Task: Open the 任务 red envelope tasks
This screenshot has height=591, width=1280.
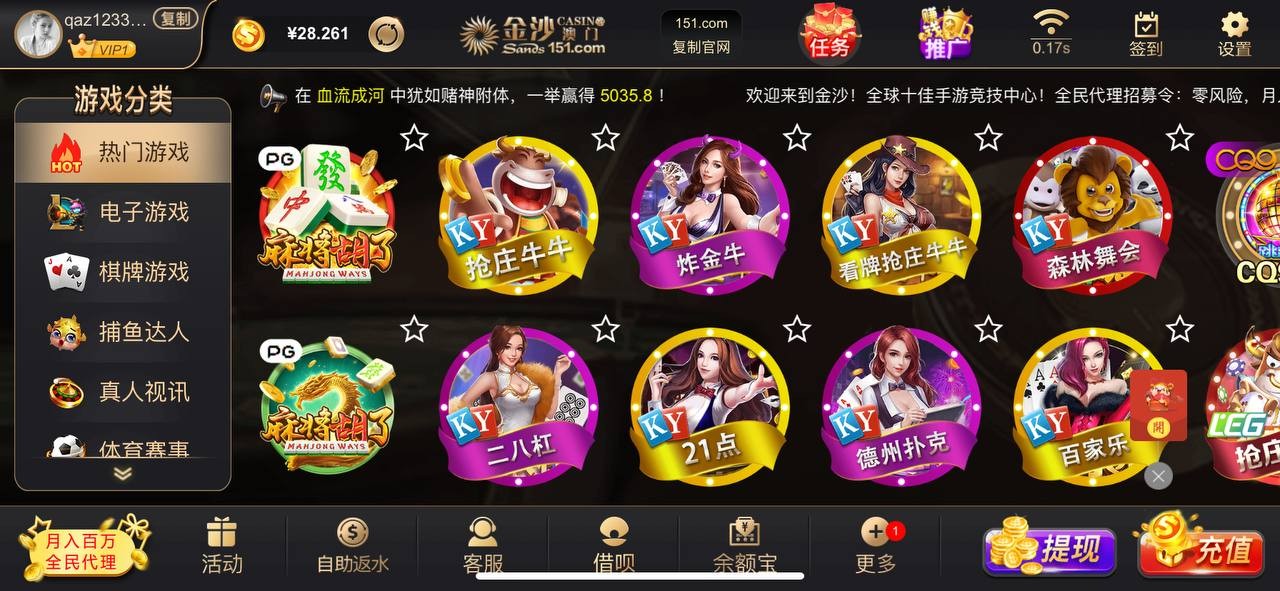Action: [x=830, y=33]
